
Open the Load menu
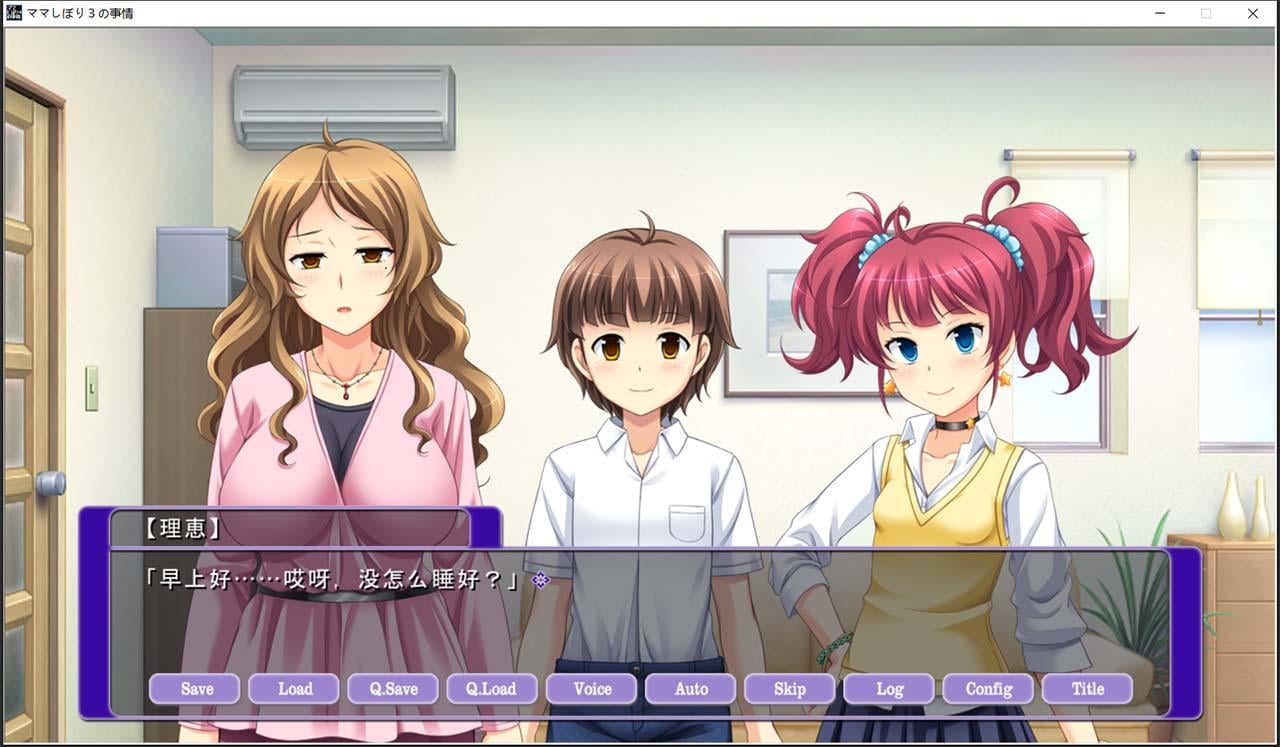(x=294, y=689)
